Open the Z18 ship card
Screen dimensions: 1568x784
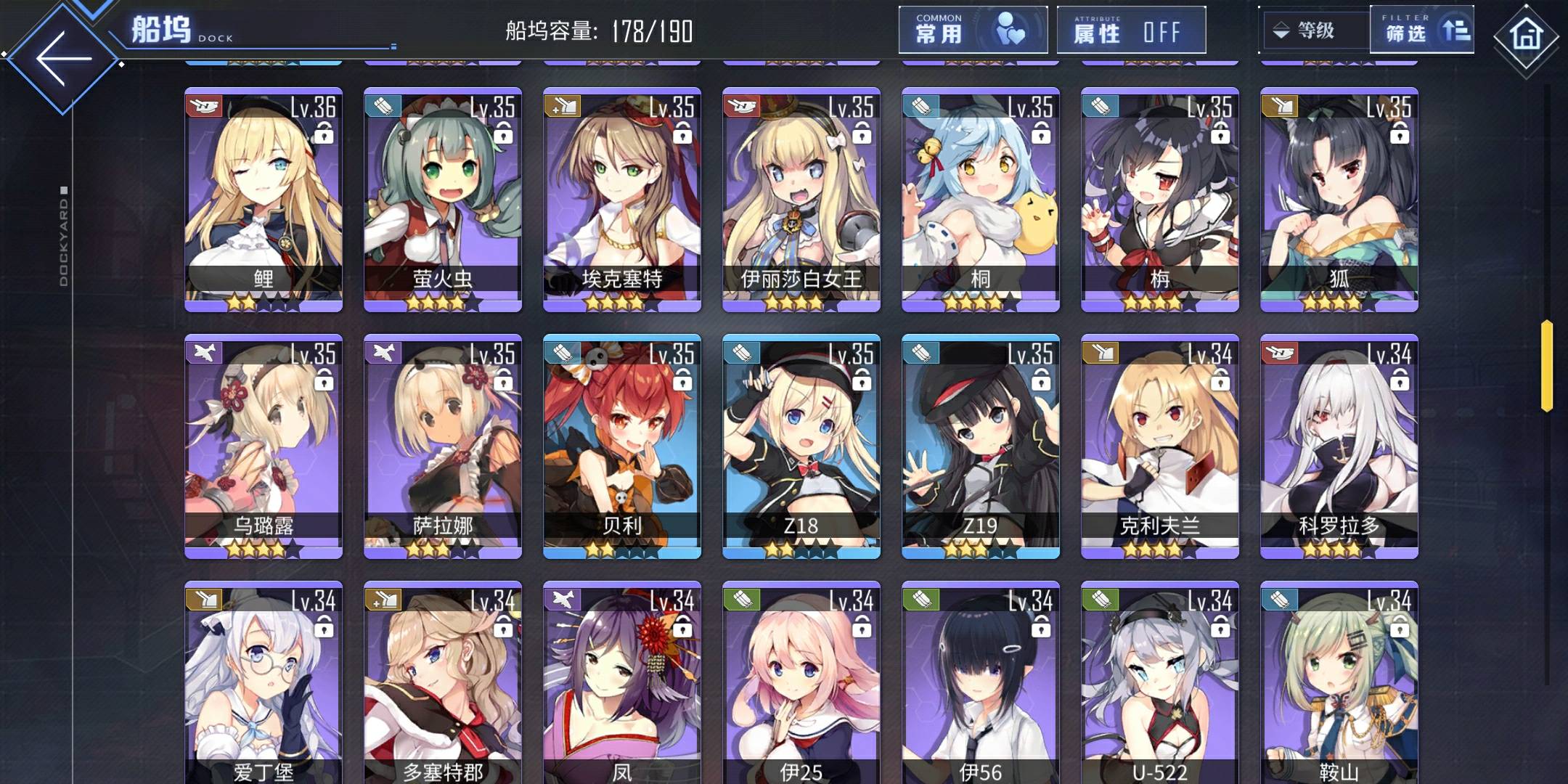(x=801, y=446)
